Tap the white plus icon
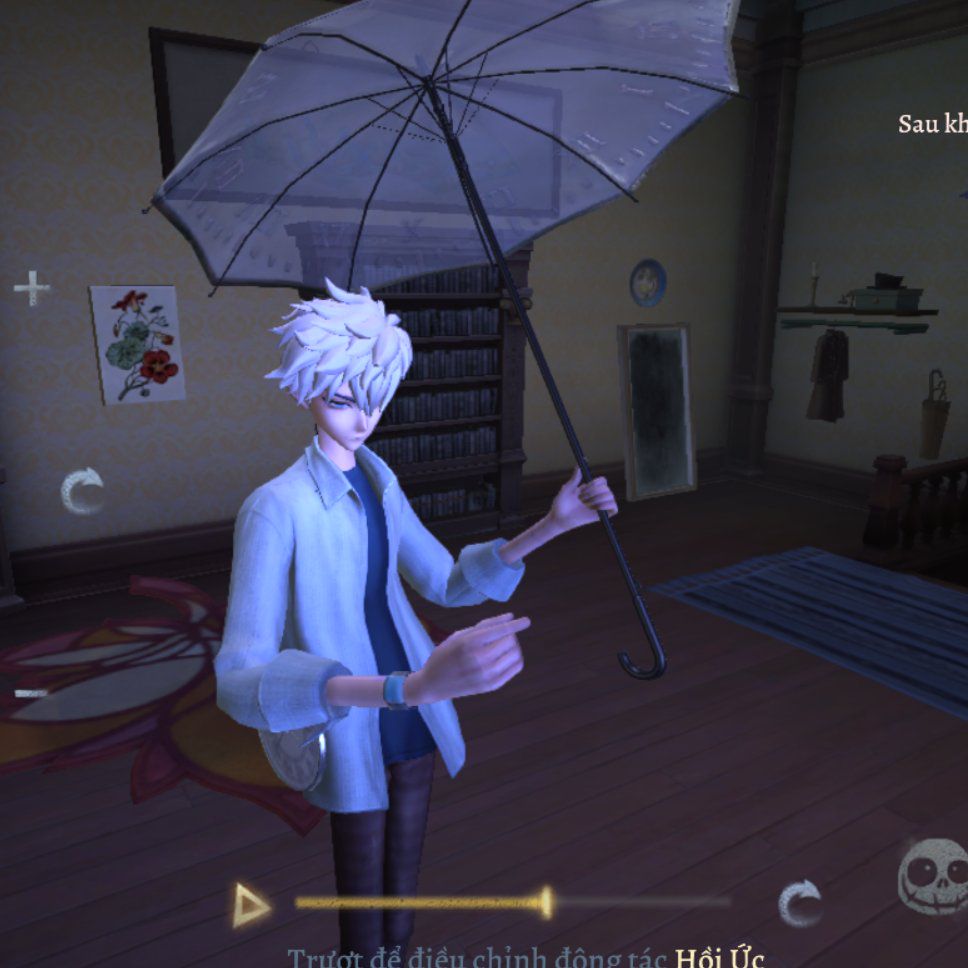 pos(31,288)
